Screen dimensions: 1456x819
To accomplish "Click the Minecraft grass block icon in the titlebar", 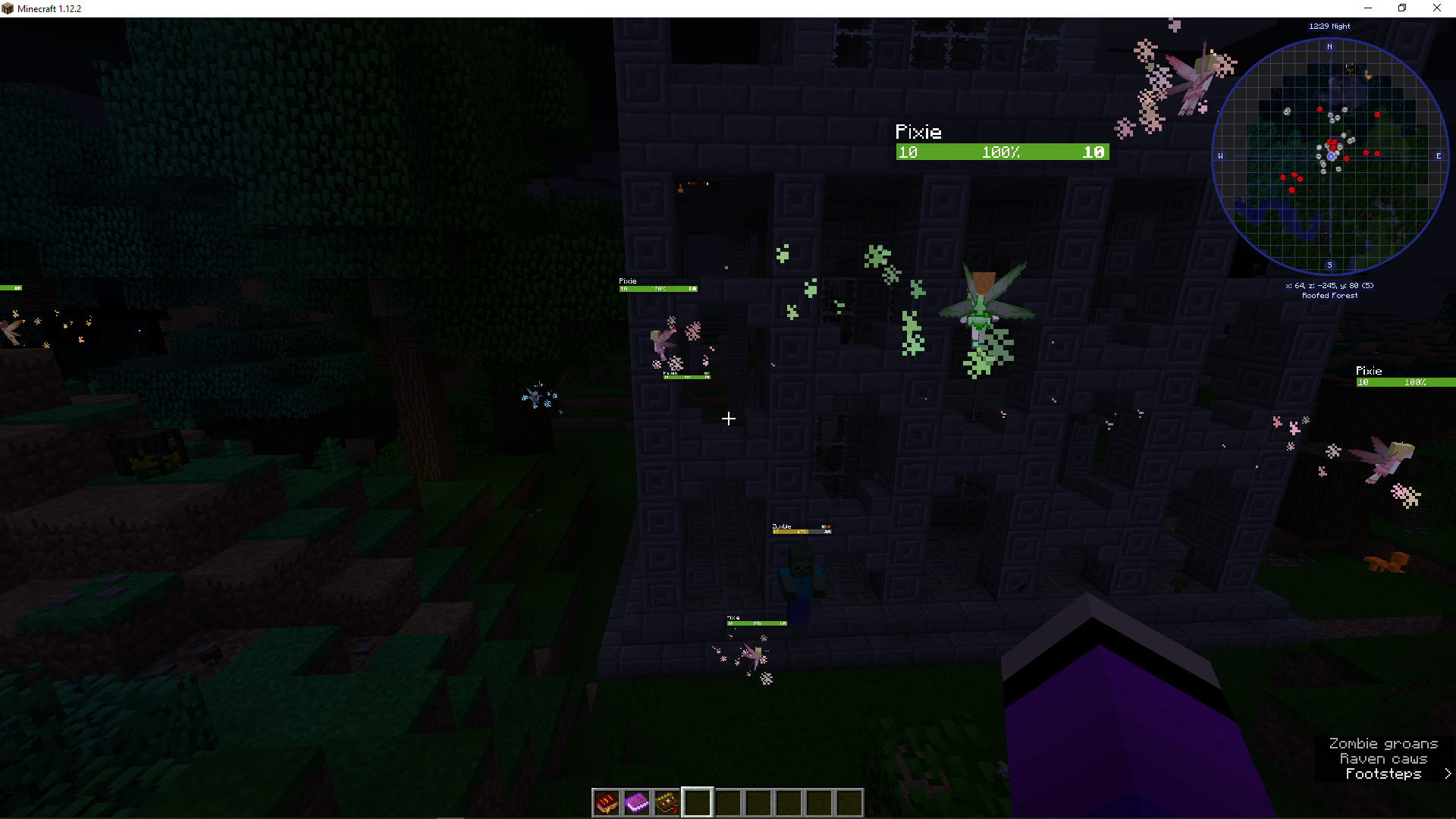I will (8, 8).
